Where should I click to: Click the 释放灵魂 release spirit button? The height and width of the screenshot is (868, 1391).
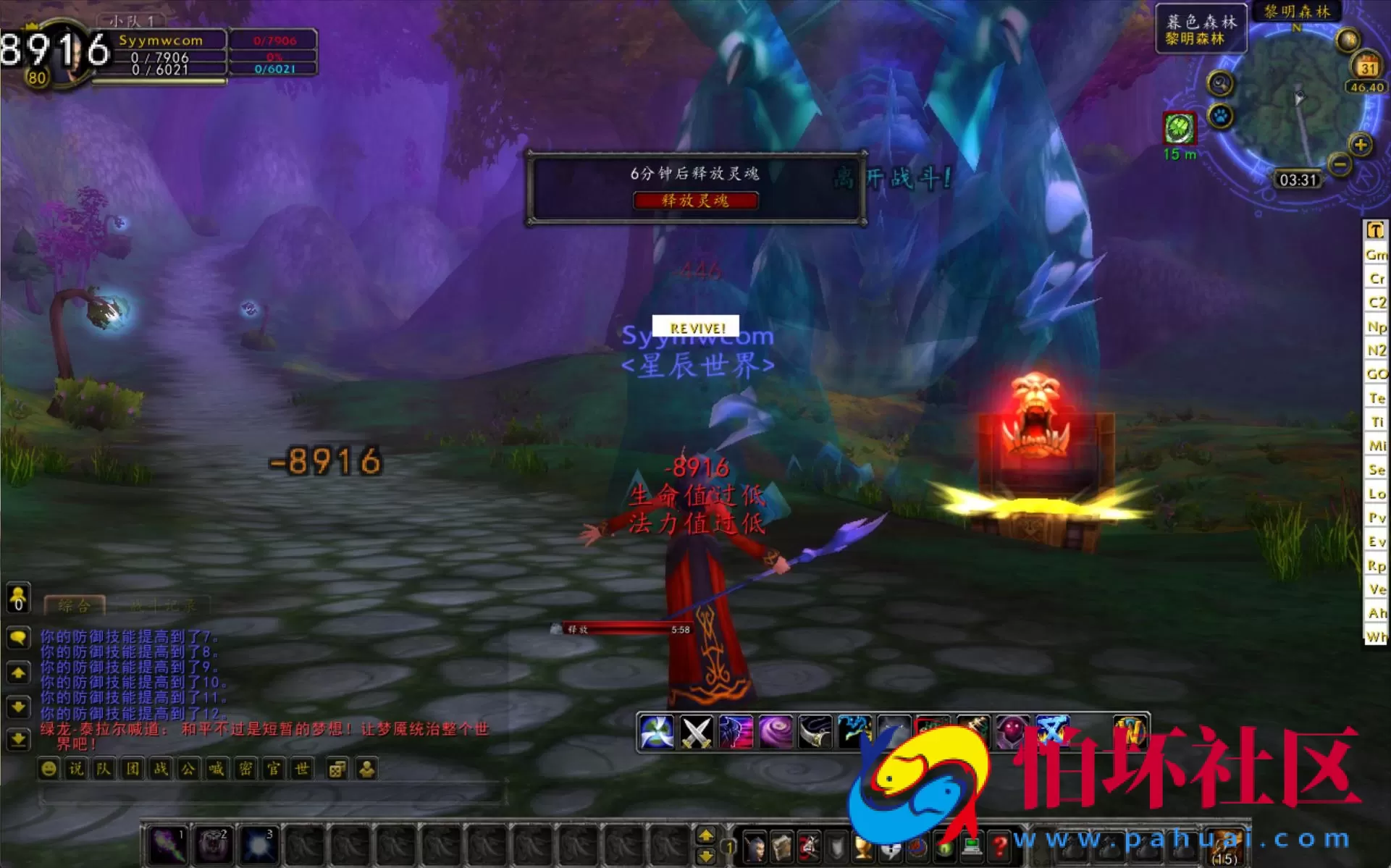pyautogui.click(x=697, y=201)
